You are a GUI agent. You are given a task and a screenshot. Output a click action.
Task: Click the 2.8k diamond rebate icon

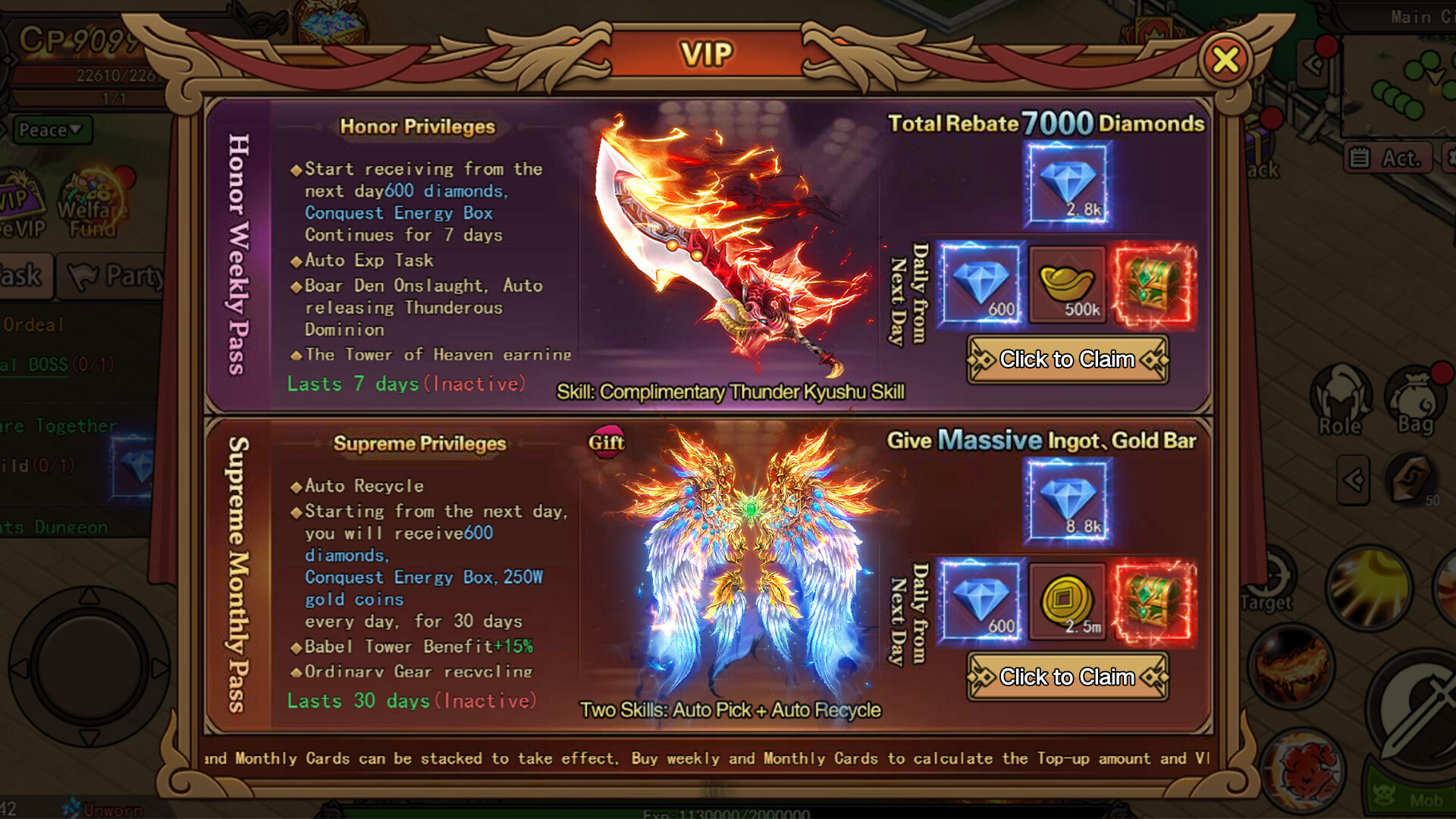[x=1068, y=182]
